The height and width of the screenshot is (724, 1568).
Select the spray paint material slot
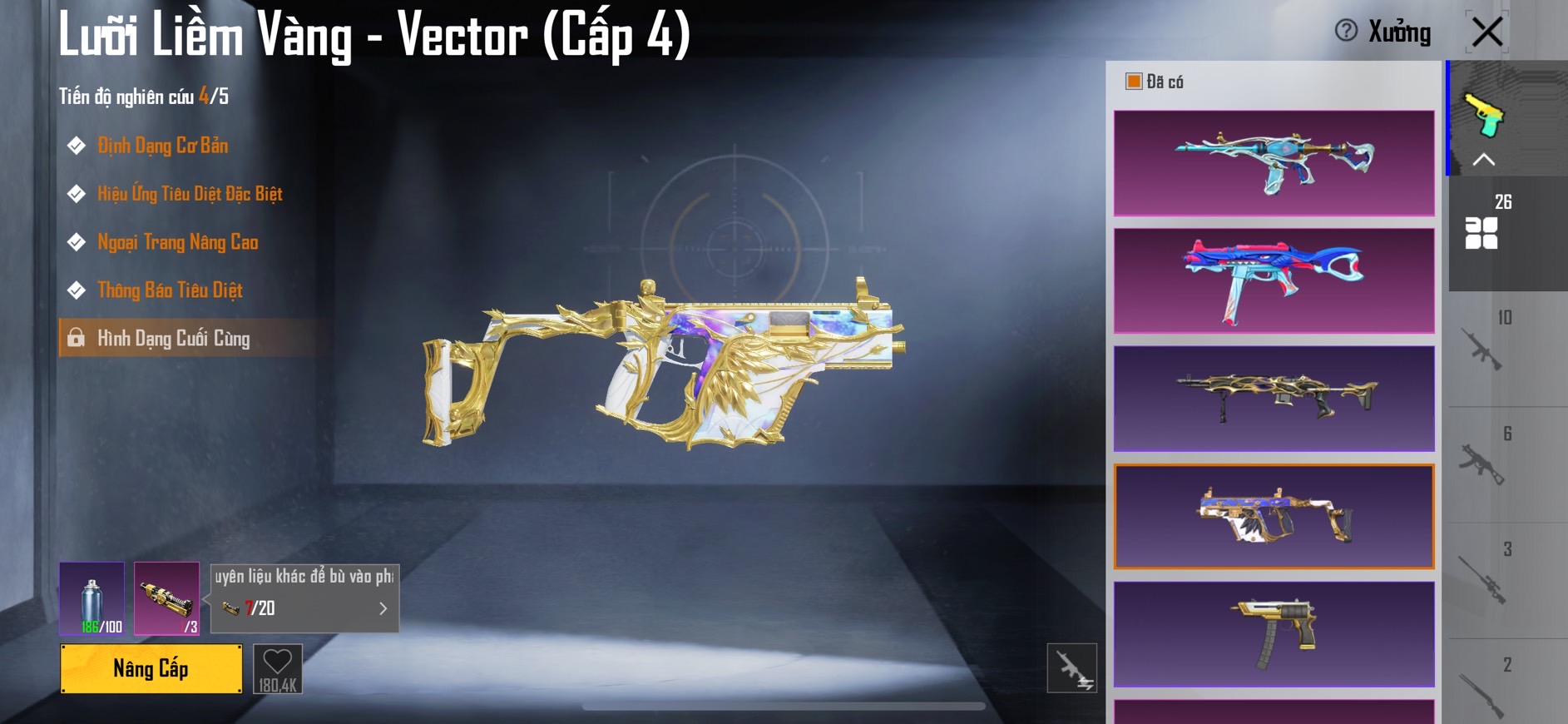(x=92, y=598)
